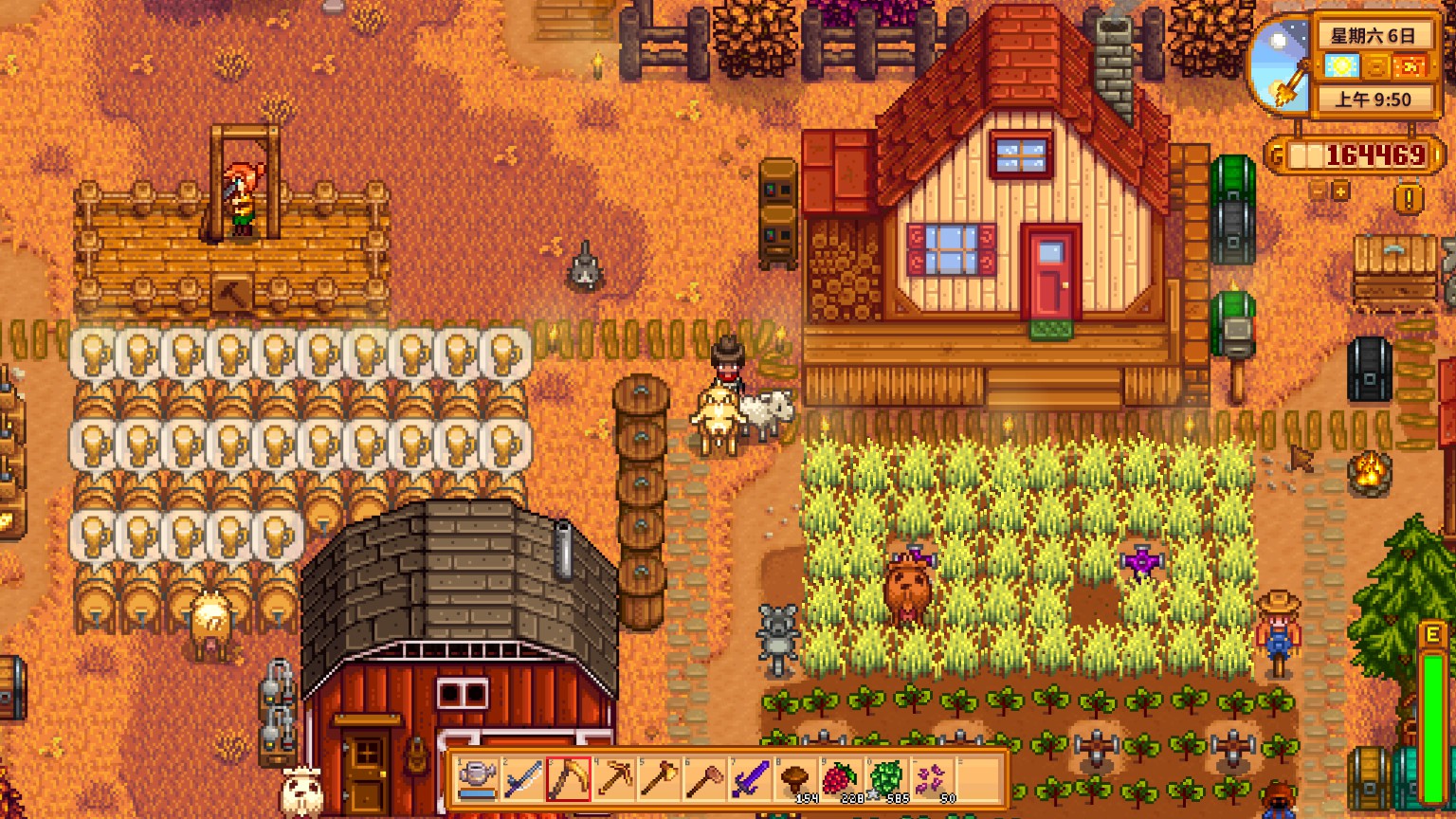Pick the purple seeds stack of 50
1456x819 pixels.
932,779
